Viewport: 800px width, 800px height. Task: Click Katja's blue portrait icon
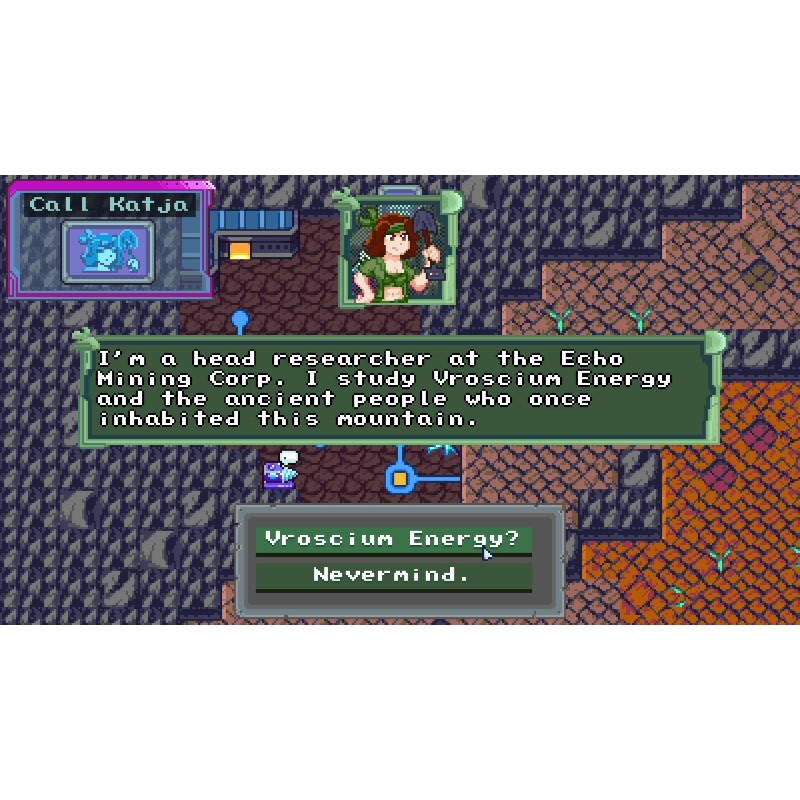click(108, 252)
